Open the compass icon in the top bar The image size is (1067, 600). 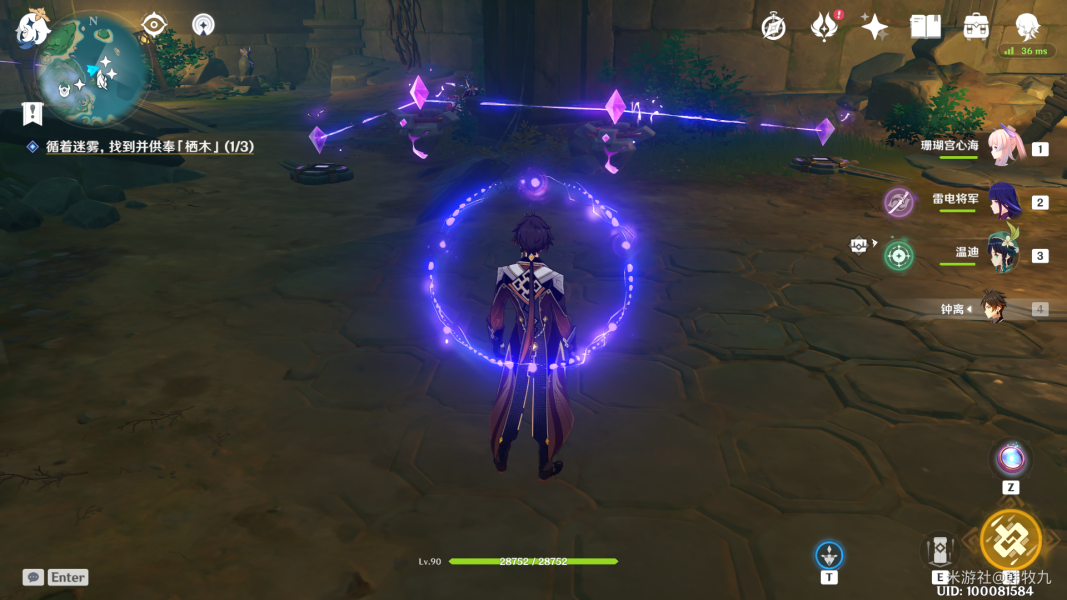click(773, 27)
